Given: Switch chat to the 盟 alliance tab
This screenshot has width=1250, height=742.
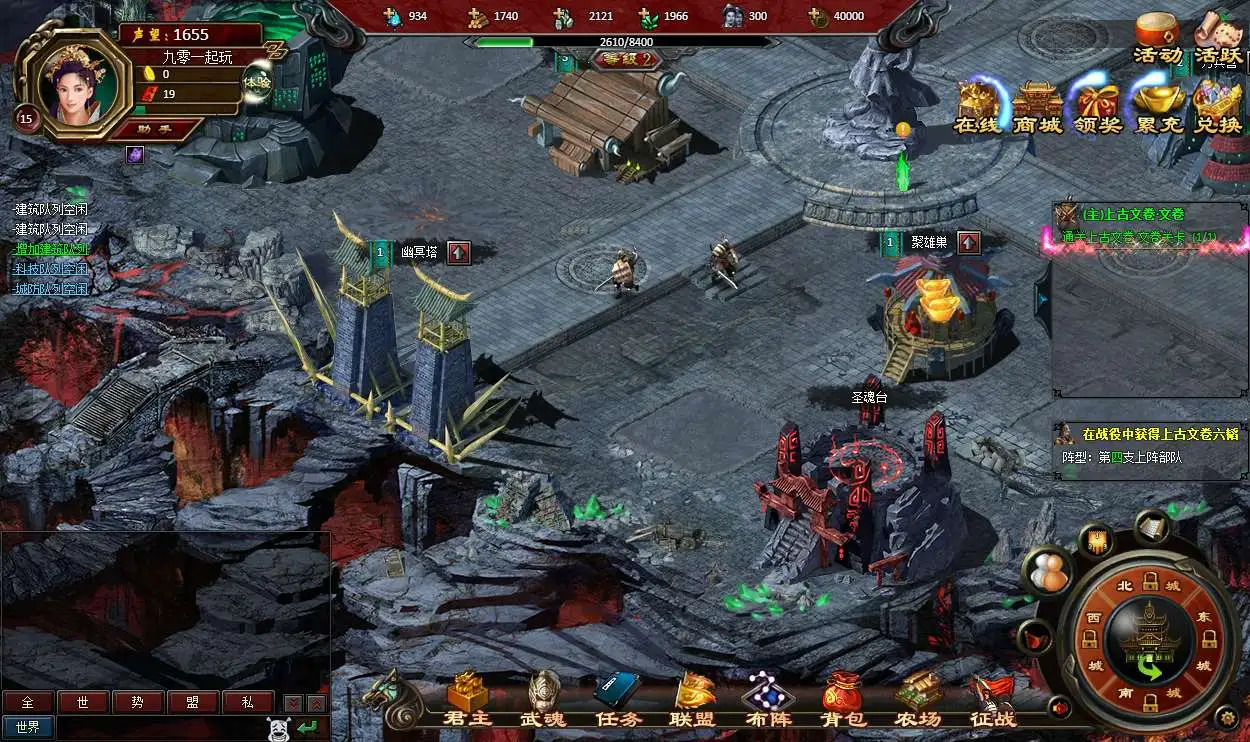Looking at the screenshot, I should click(x=193, y=702).
